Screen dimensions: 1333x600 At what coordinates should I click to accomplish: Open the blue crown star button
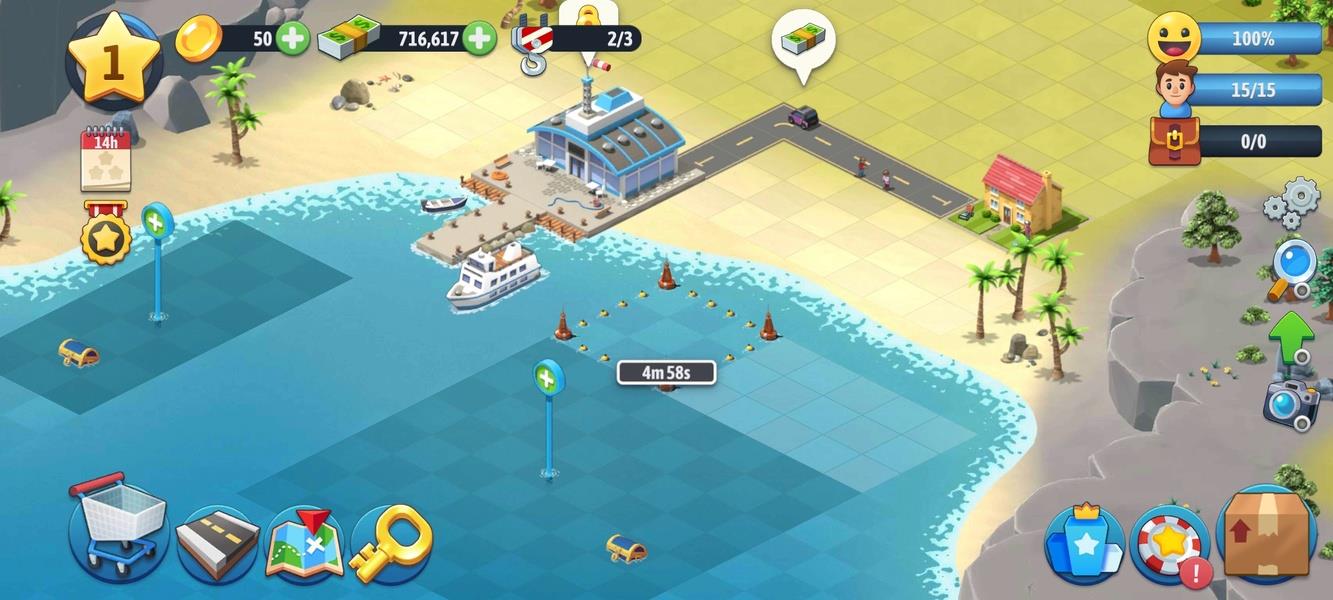[x=1084, y=544]
